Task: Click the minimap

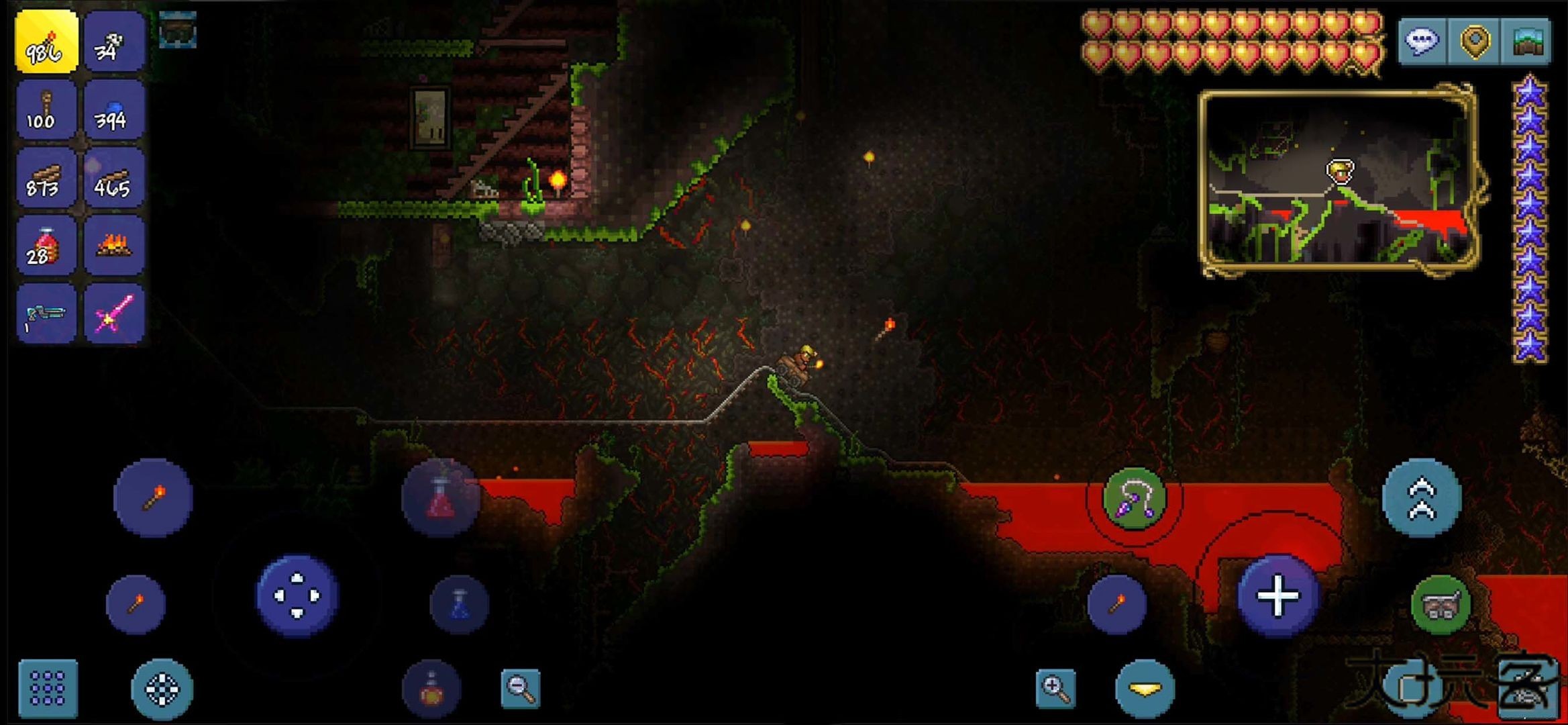Action: pyautogui.click(x=1337, y=181)
